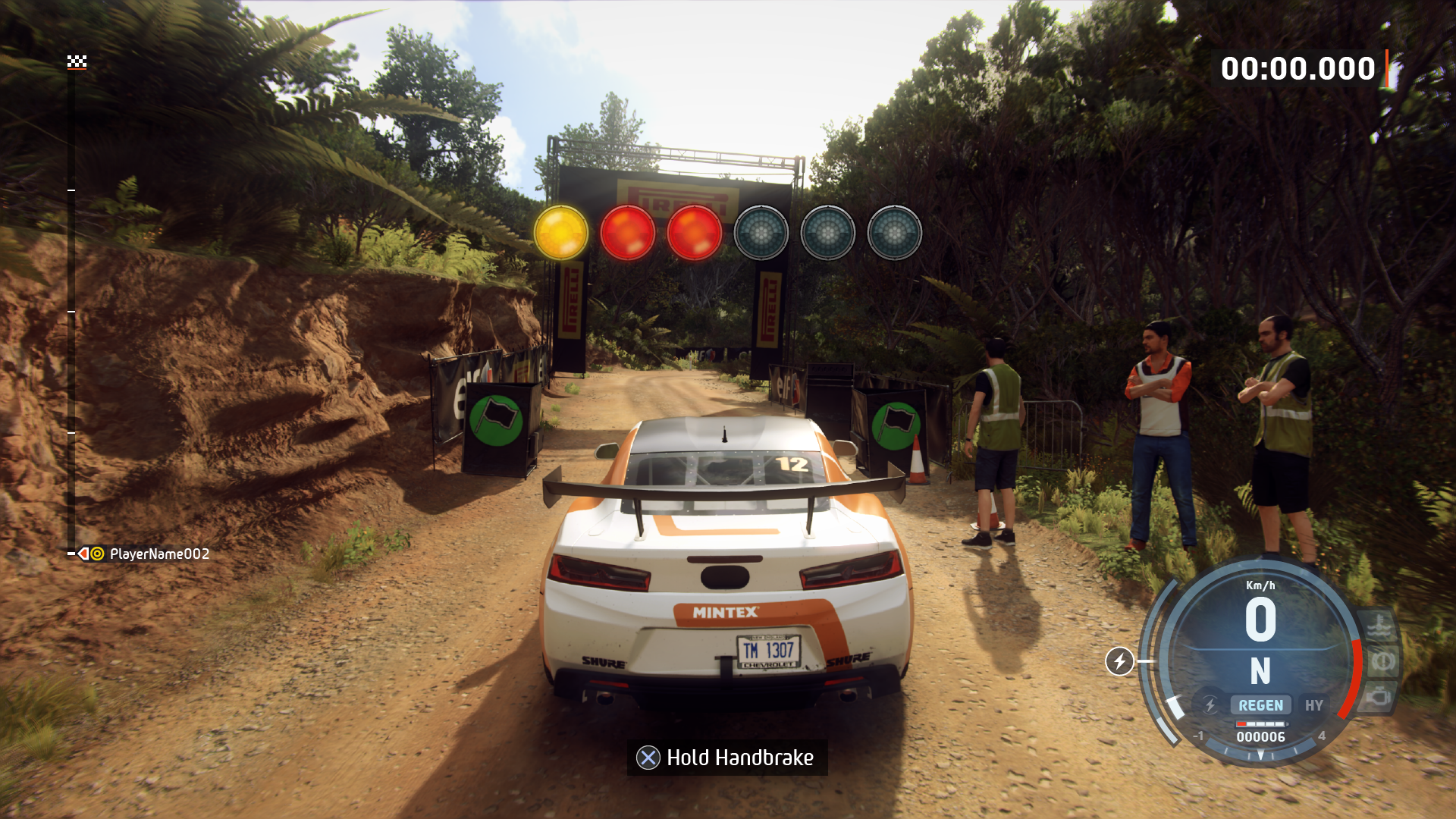
Task: Click the coolant temperature warning icon
Action: pyautogui.click(x=1377, y=626)
